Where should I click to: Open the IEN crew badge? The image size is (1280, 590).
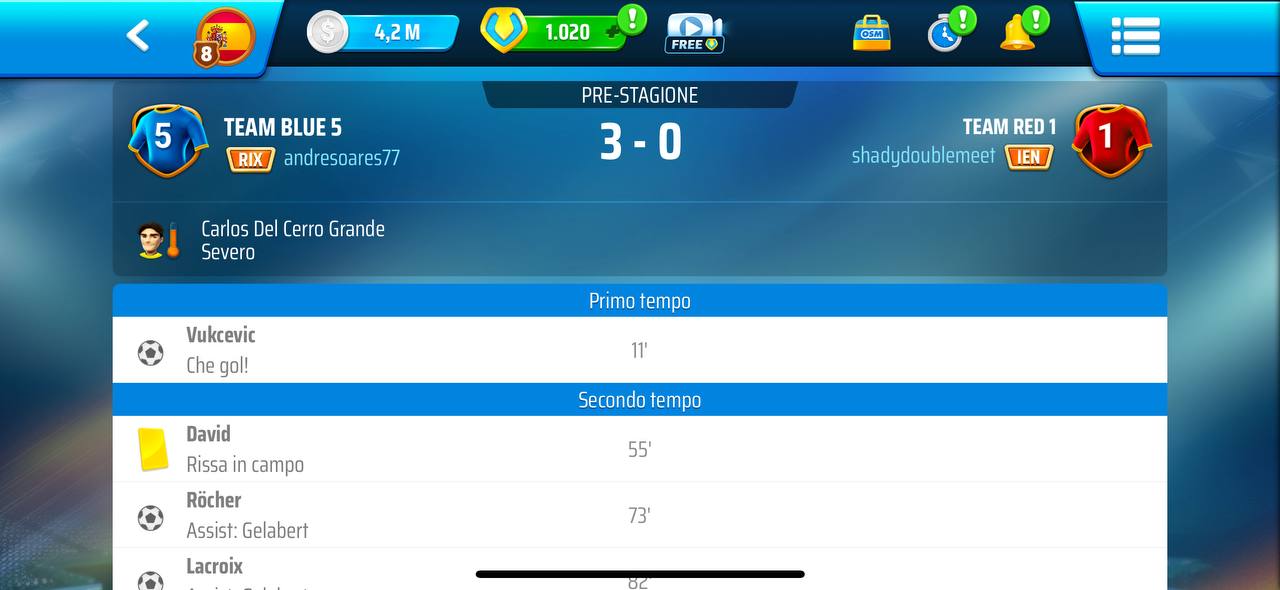1028,157
